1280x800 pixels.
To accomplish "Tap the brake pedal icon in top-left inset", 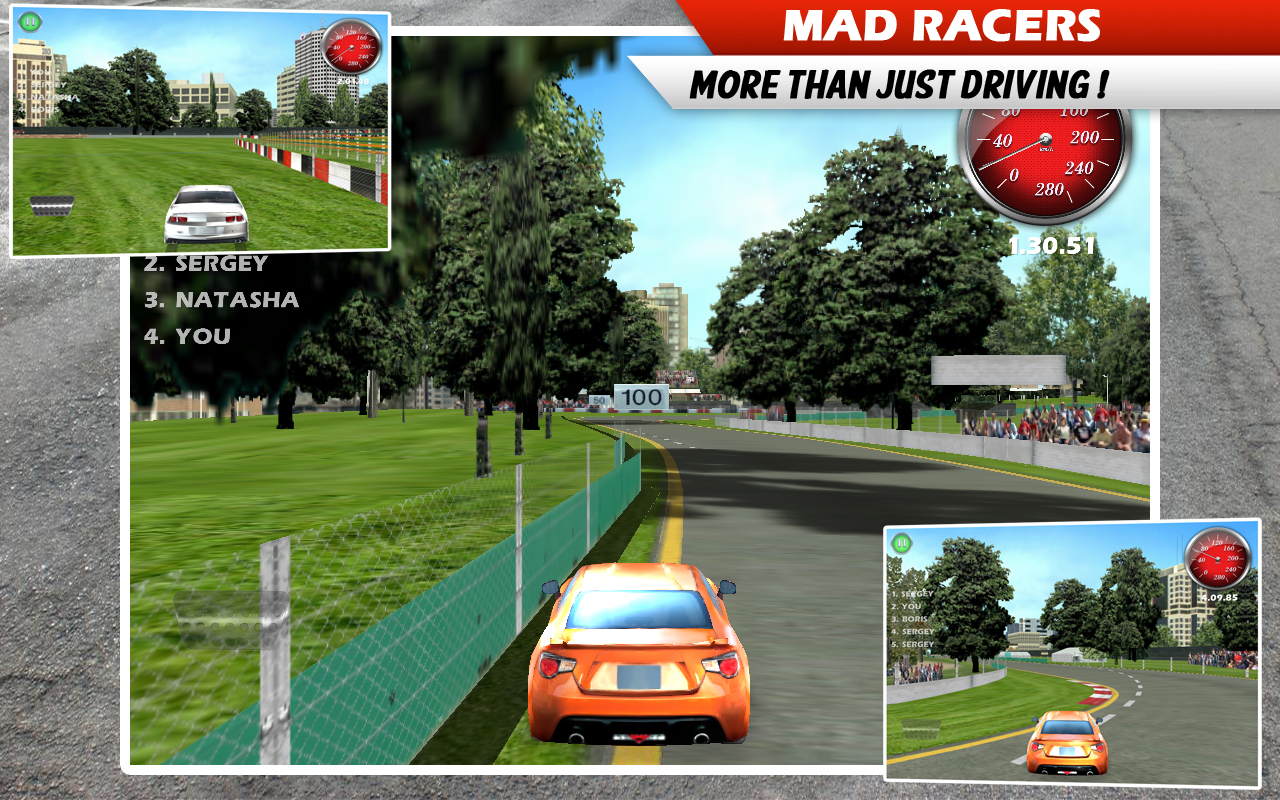I will pyautogui.click(x=52, y=205).
